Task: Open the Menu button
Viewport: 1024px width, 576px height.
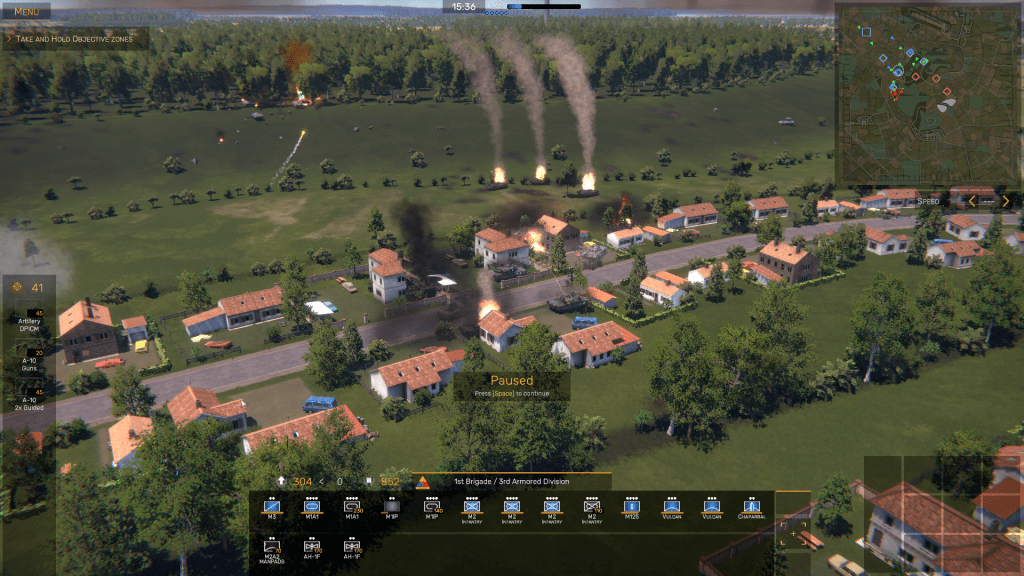Action: pos(27,11)
